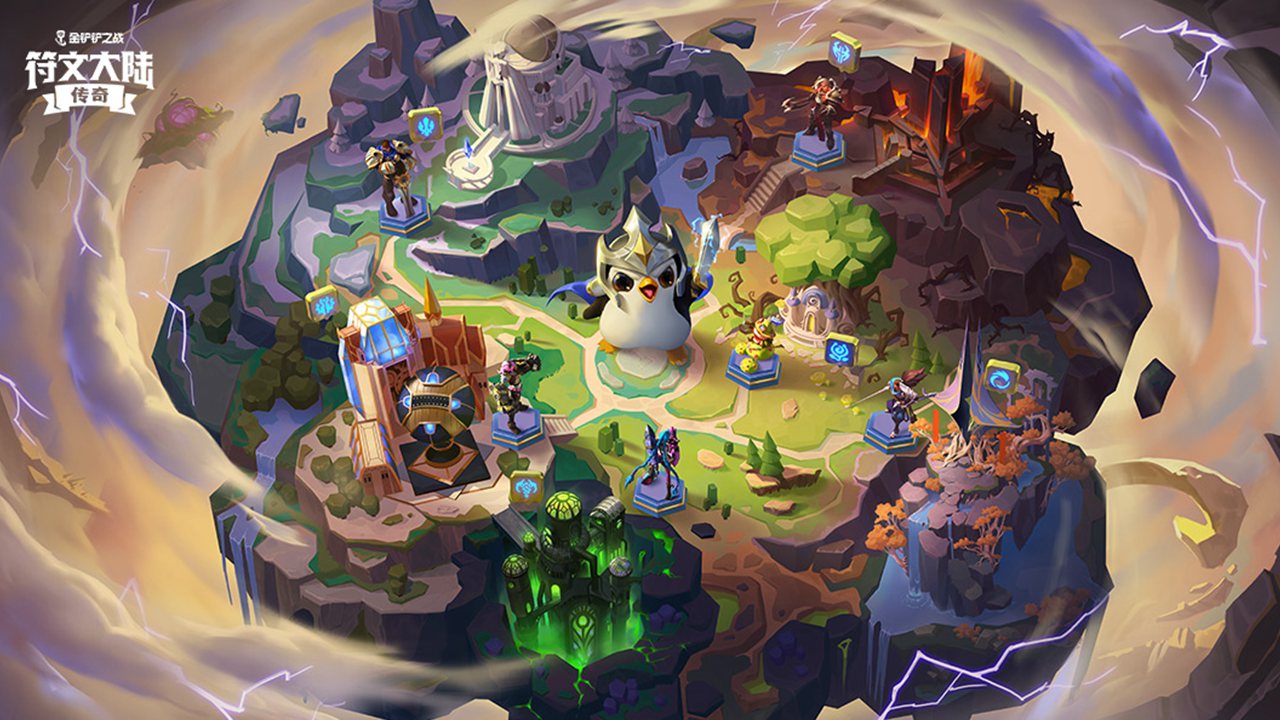This screenshot has height=720, width=1280.
Task: Open the Piltover emblem badge by the glass-domed building
Action: click(323, 303)
